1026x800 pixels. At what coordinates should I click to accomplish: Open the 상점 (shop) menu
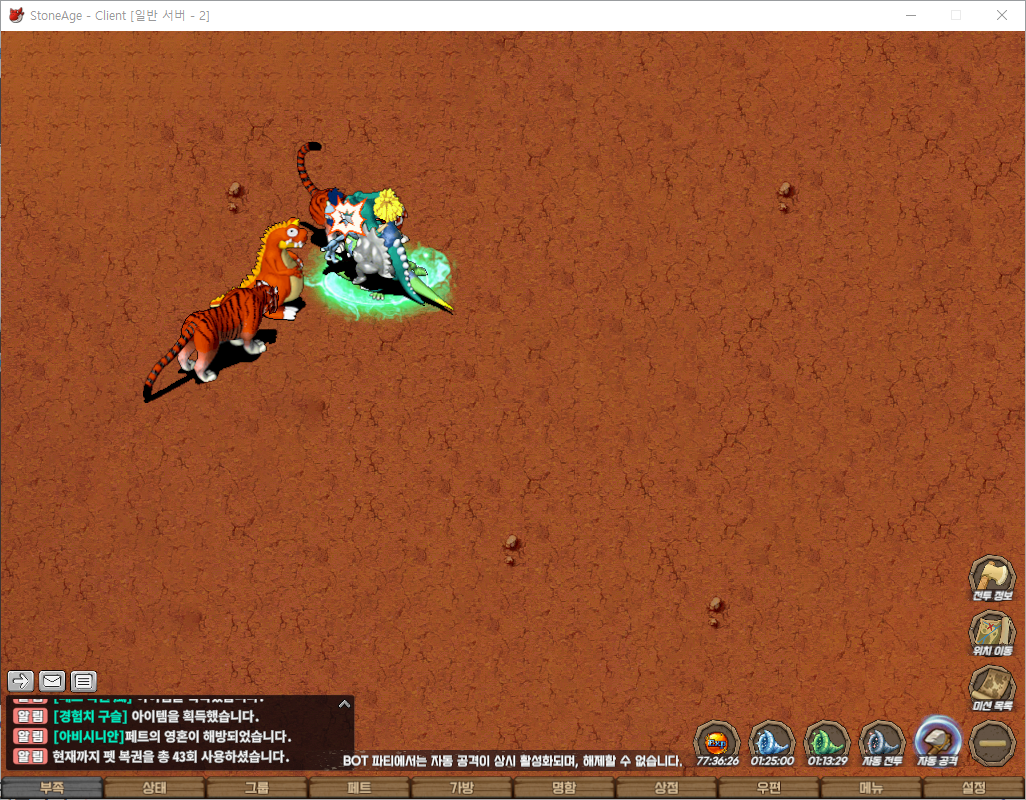click(666, 788)
